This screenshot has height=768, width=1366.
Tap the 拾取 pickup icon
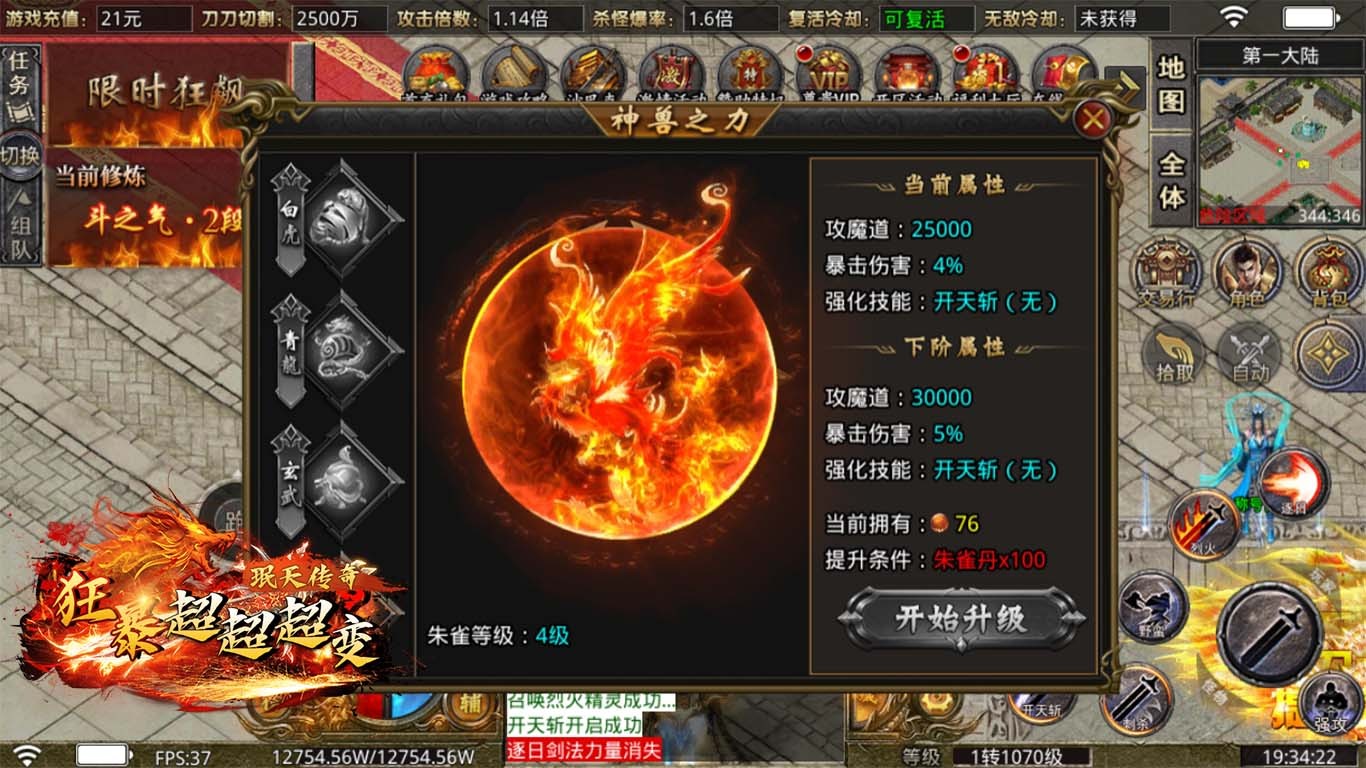[1170, 357]
